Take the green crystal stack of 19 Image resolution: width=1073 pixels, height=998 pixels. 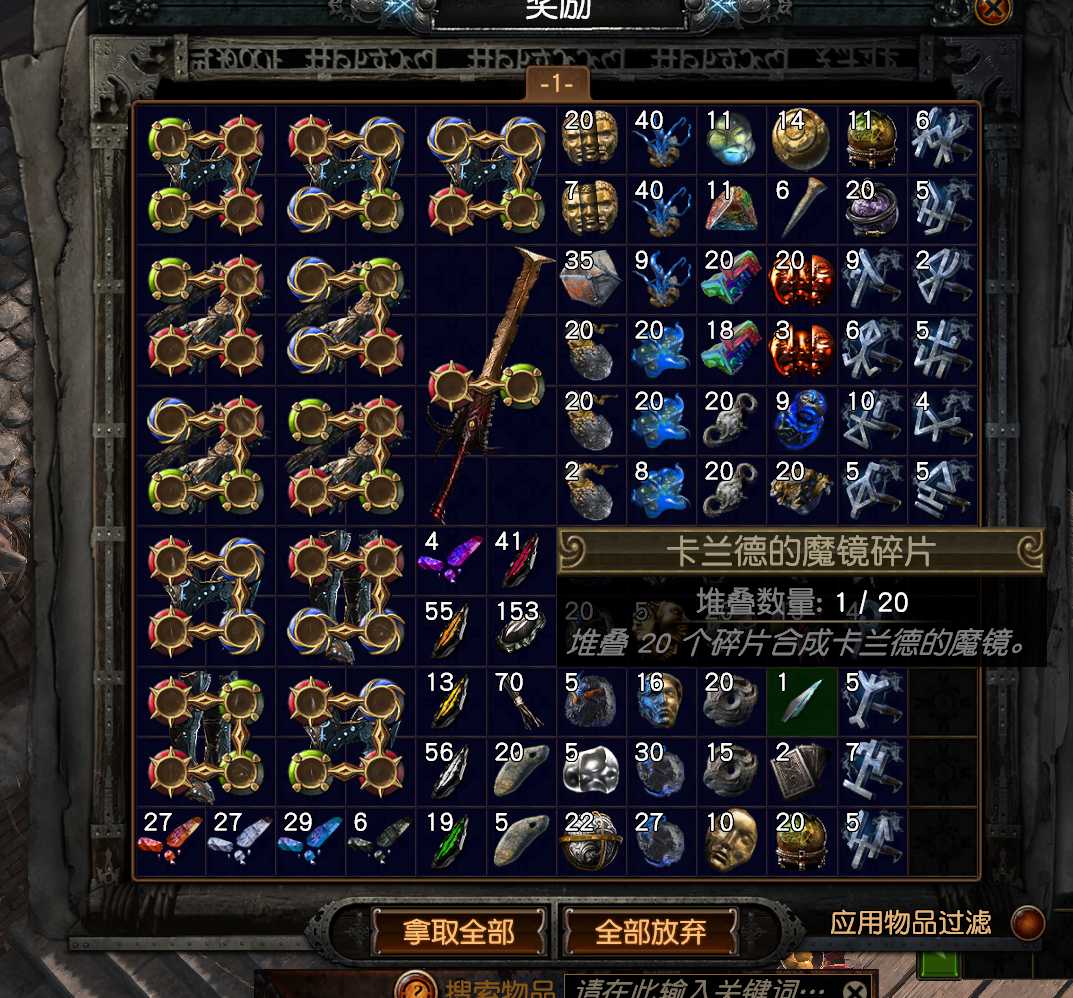(451, 841)
